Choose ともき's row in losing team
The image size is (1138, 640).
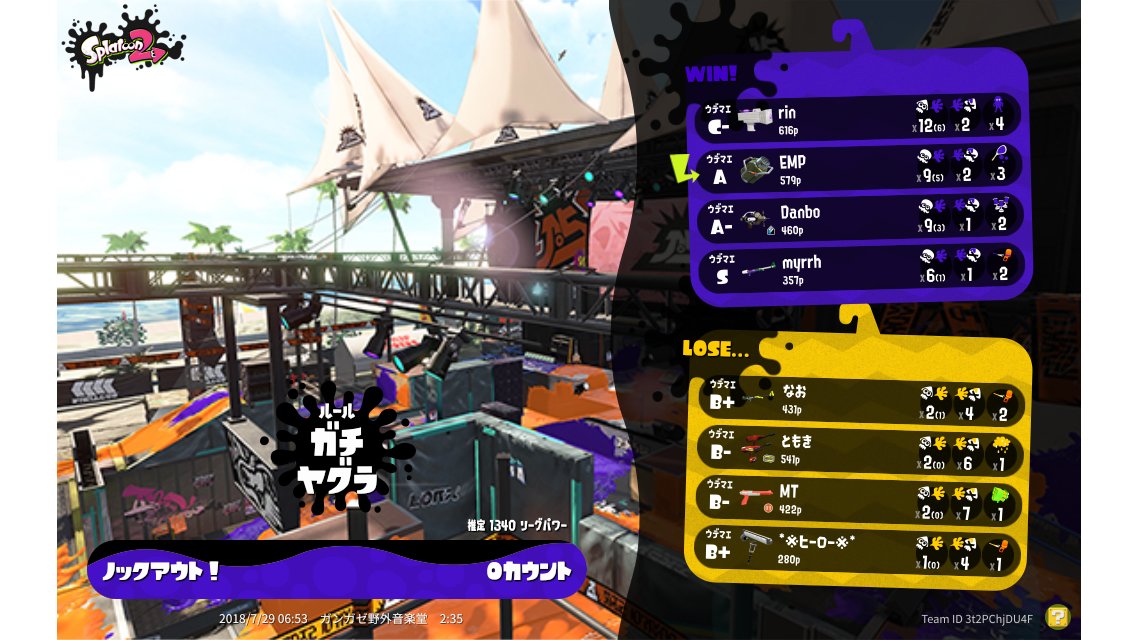[x=860, y=450]
